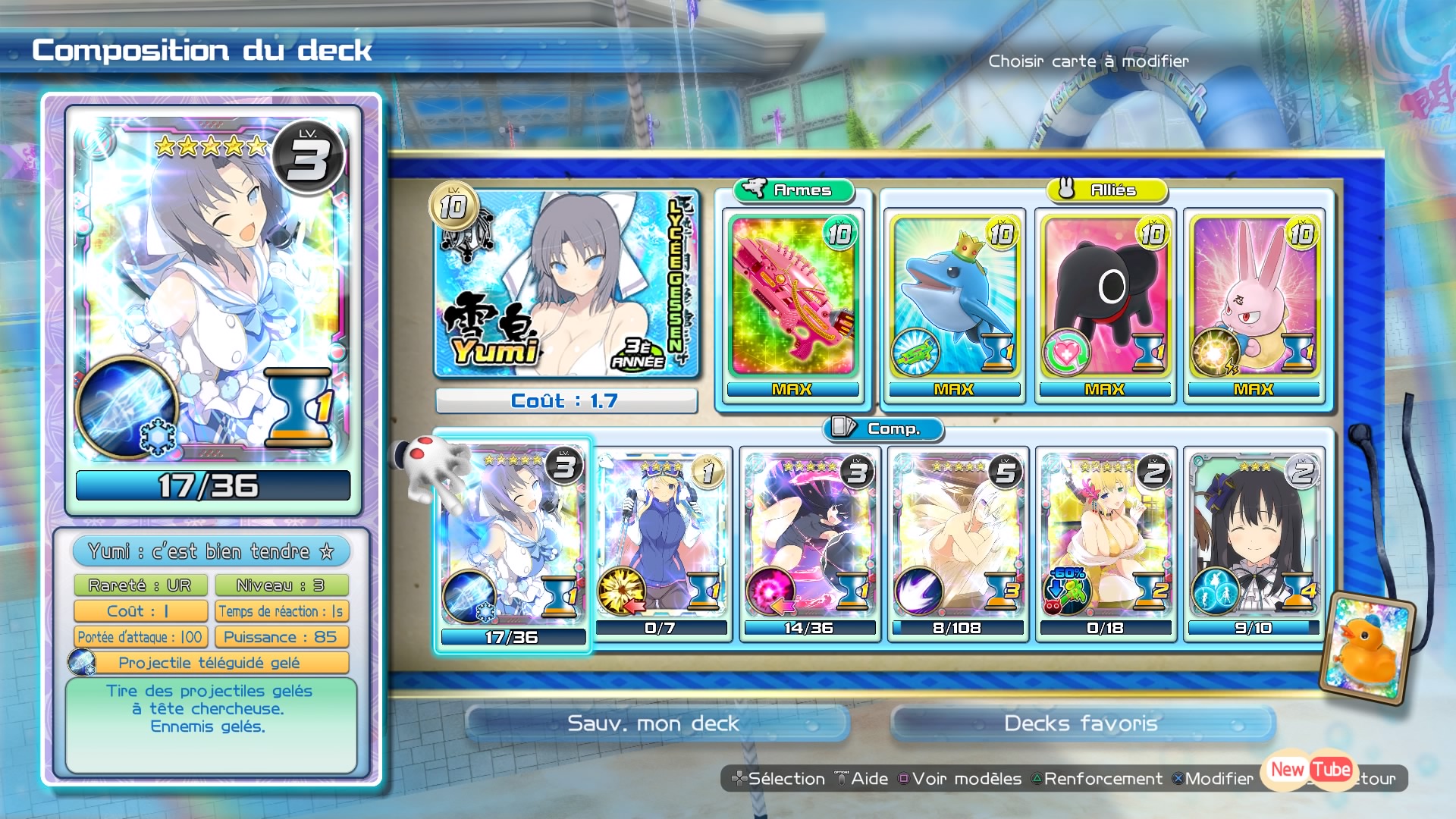Viewport: 1456px width, 819px height.
Task: Open the Decks favoris menu
Action: (1081, 723)
